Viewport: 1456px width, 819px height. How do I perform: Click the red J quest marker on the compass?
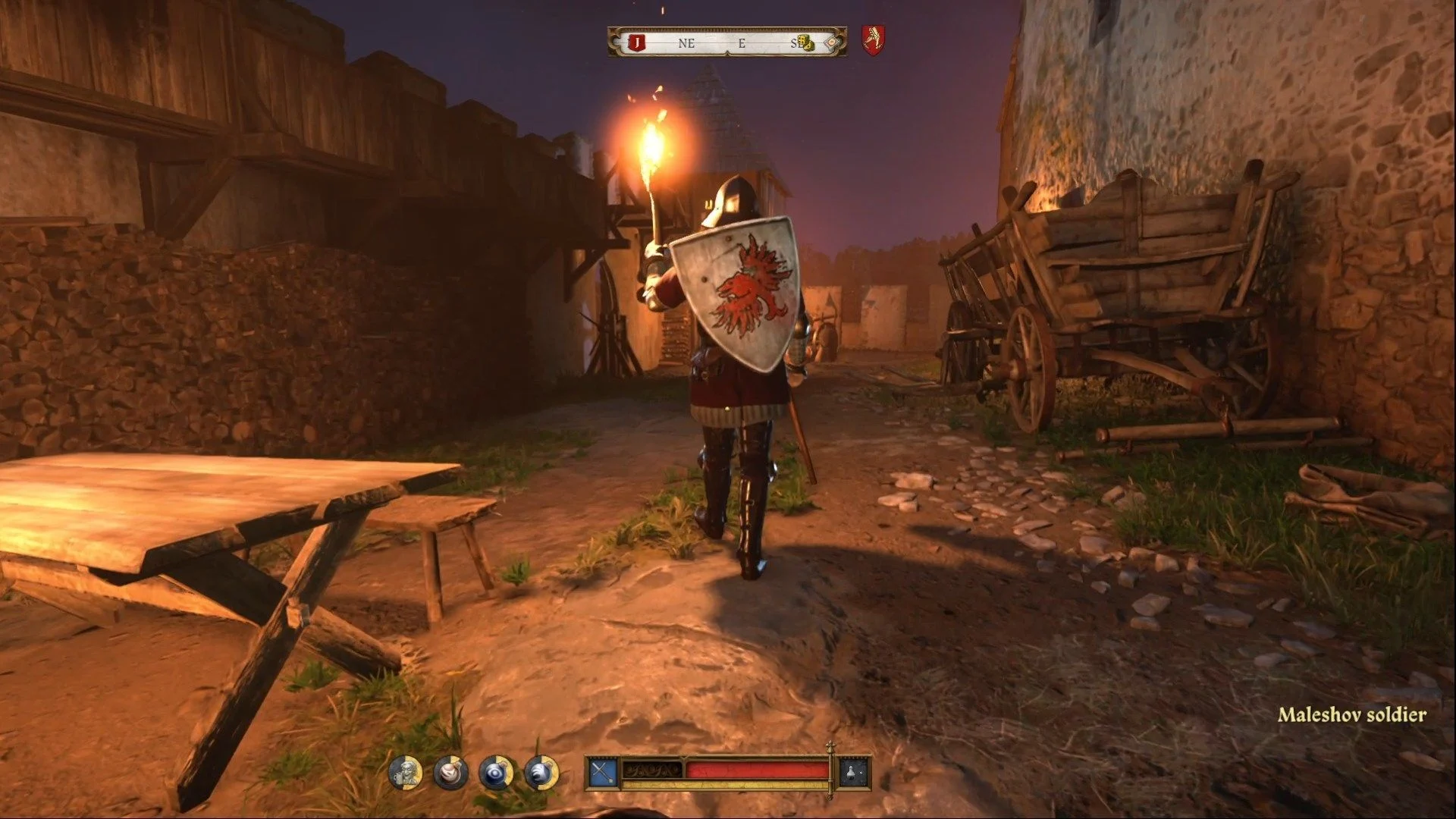637,43
